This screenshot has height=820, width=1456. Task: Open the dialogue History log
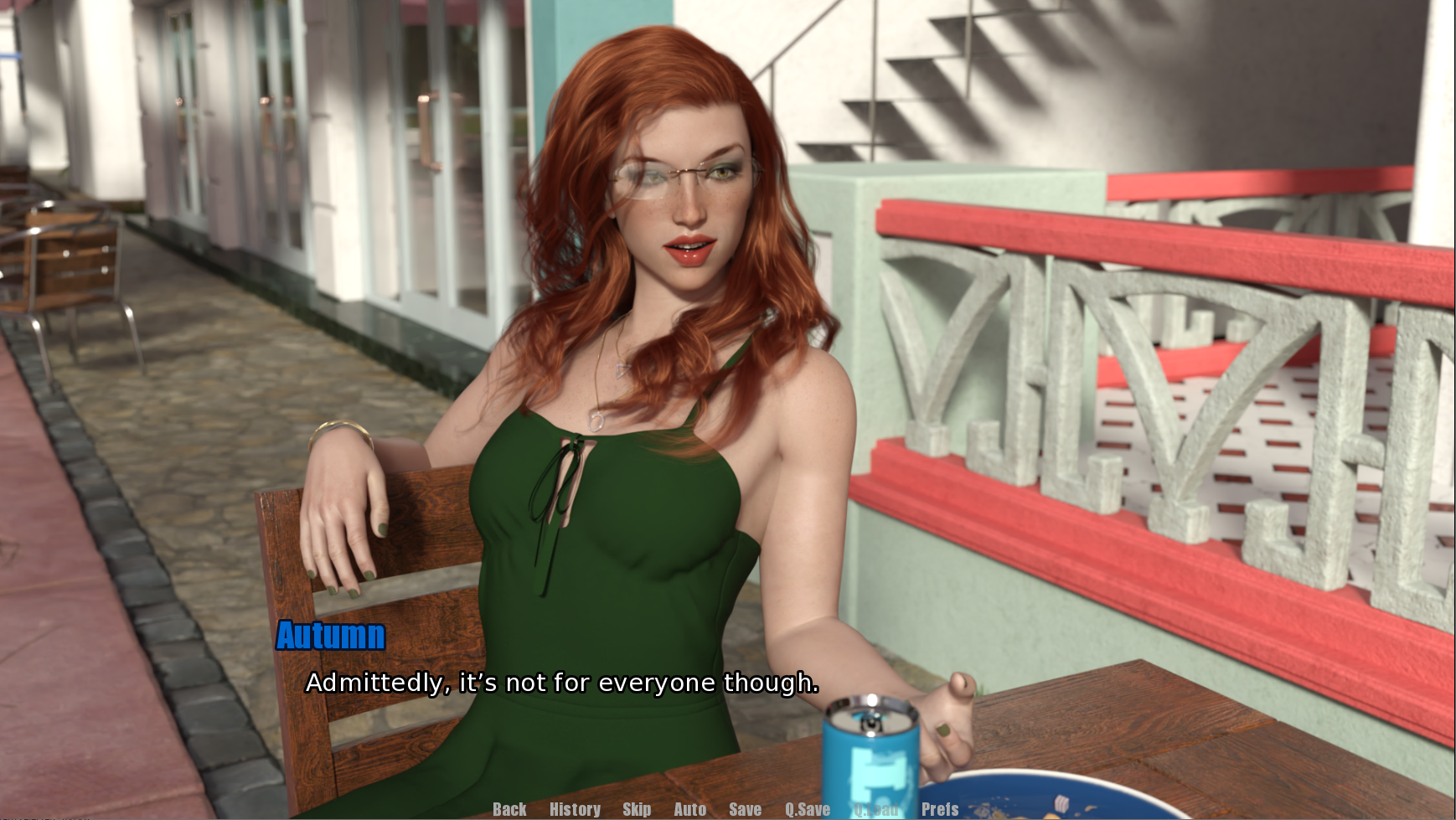[575, 809]
